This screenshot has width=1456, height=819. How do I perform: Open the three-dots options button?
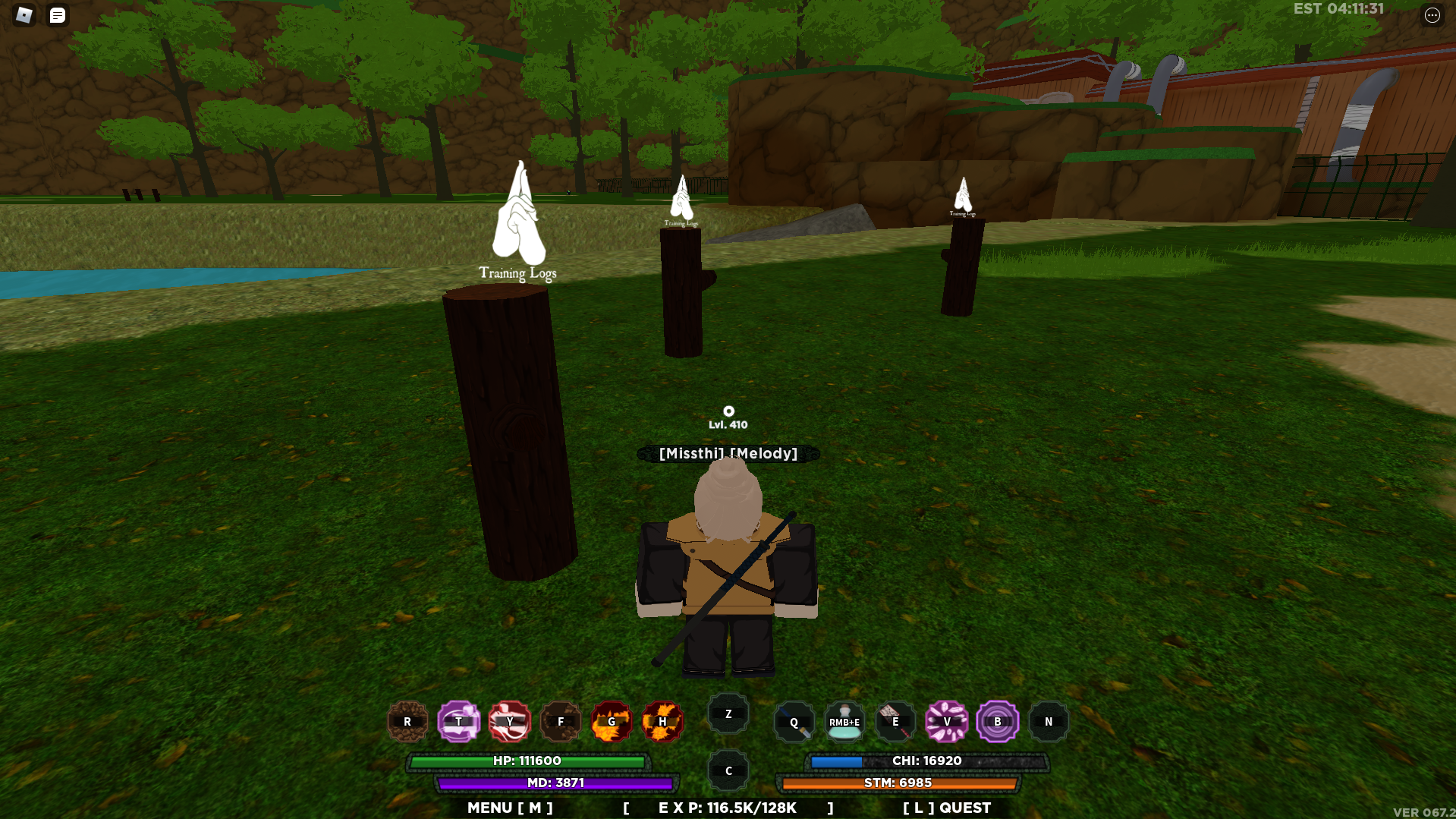(x=1432, y=15)
